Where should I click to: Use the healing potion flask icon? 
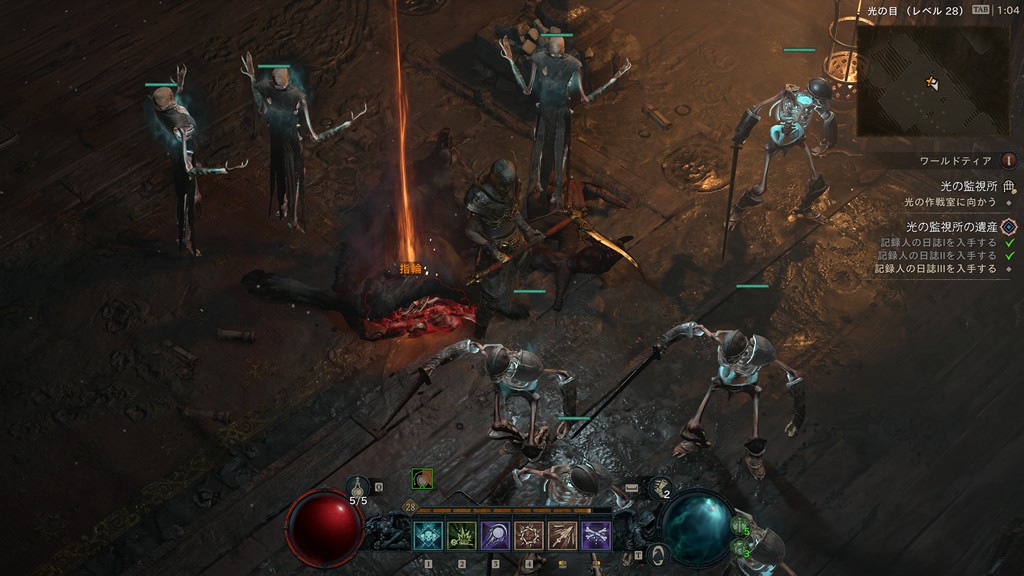[357, 486]
